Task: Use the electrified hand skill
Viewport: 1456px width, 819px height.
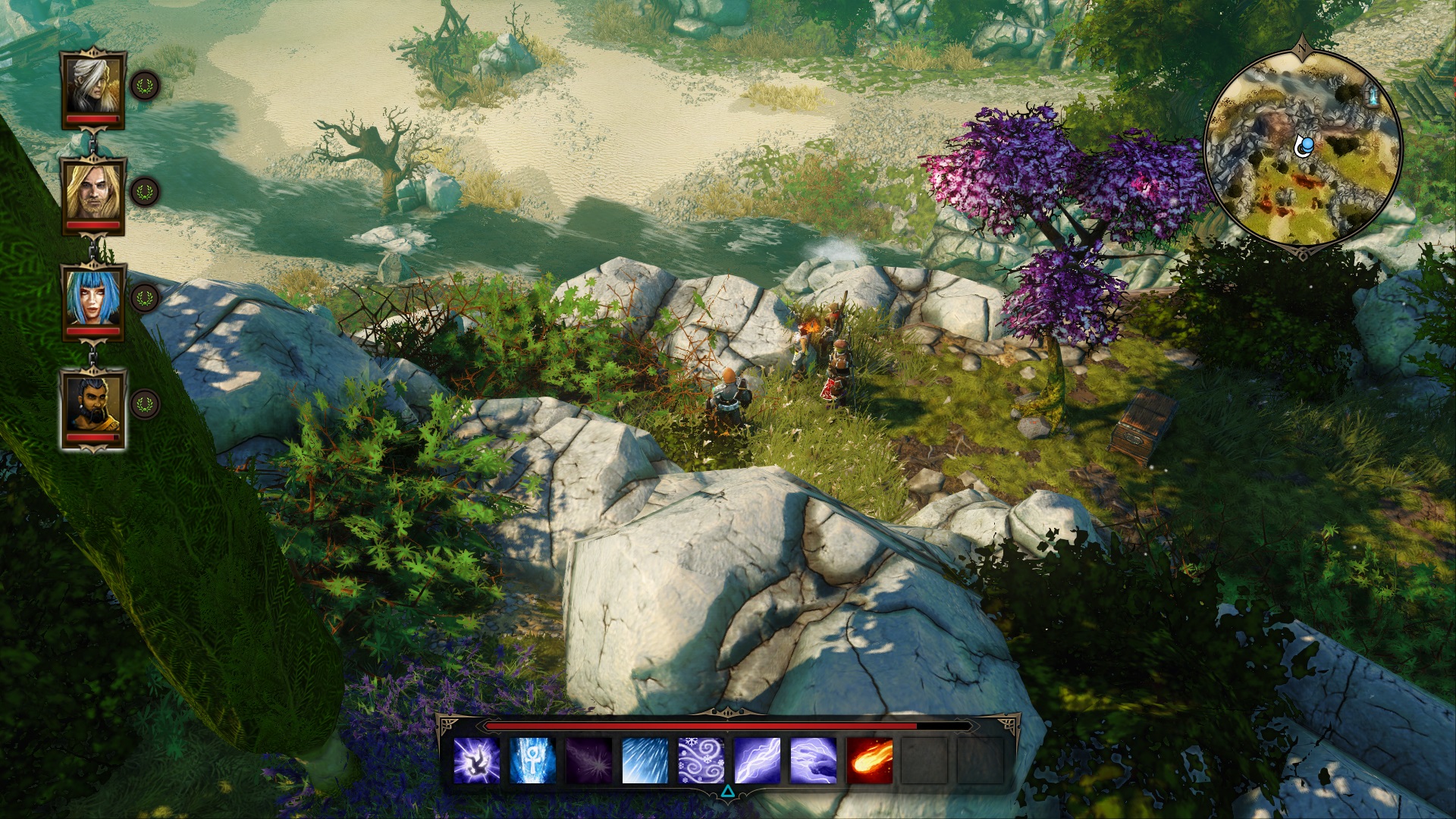Action: 814,760
